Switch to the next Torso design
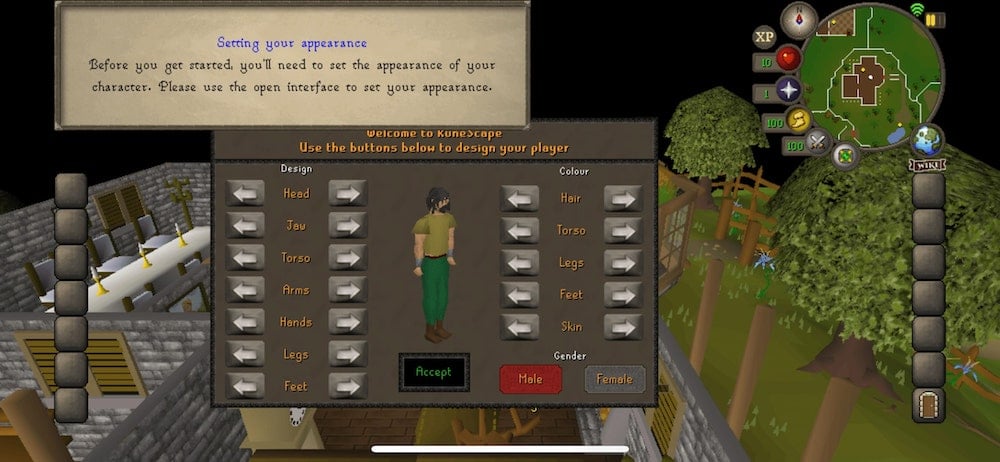Image resolution: width=1000 pixels, height=462 pixels. (x=348, y=257)
